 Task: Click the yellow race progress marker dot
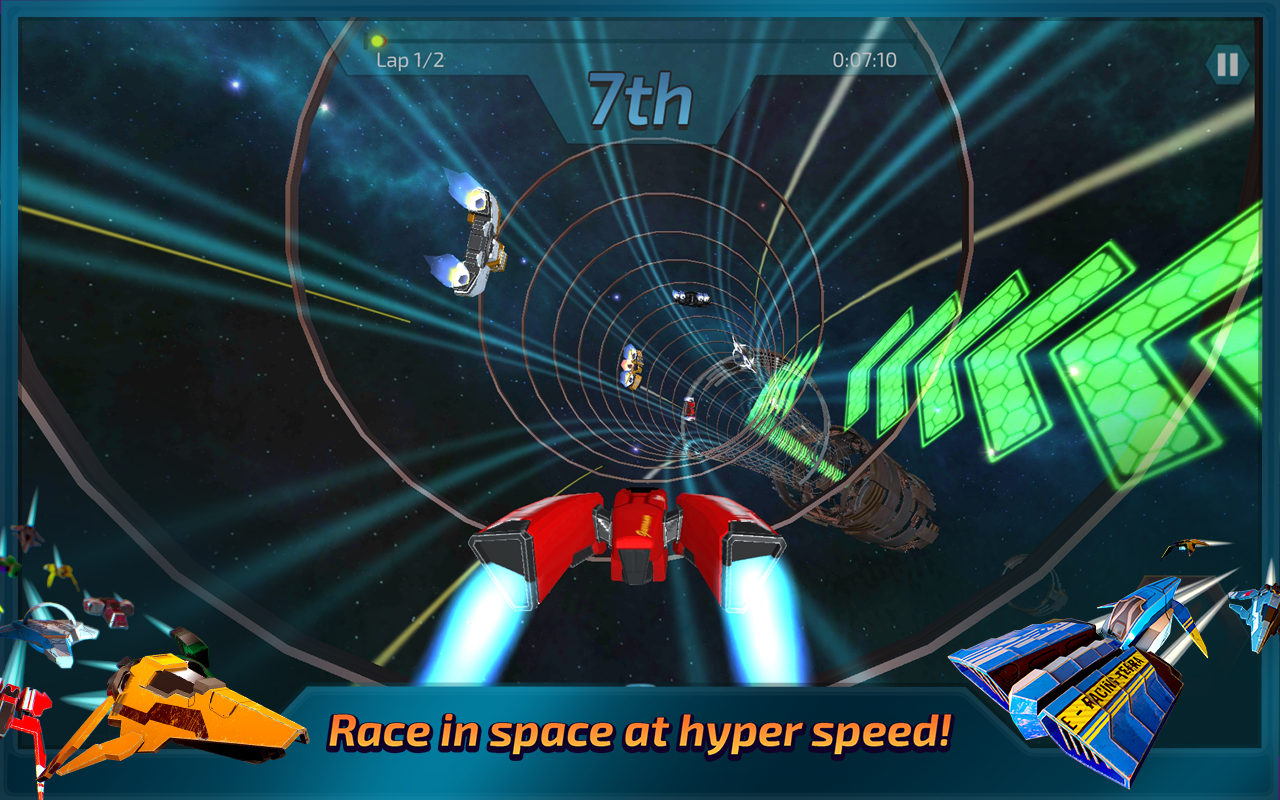378,40
